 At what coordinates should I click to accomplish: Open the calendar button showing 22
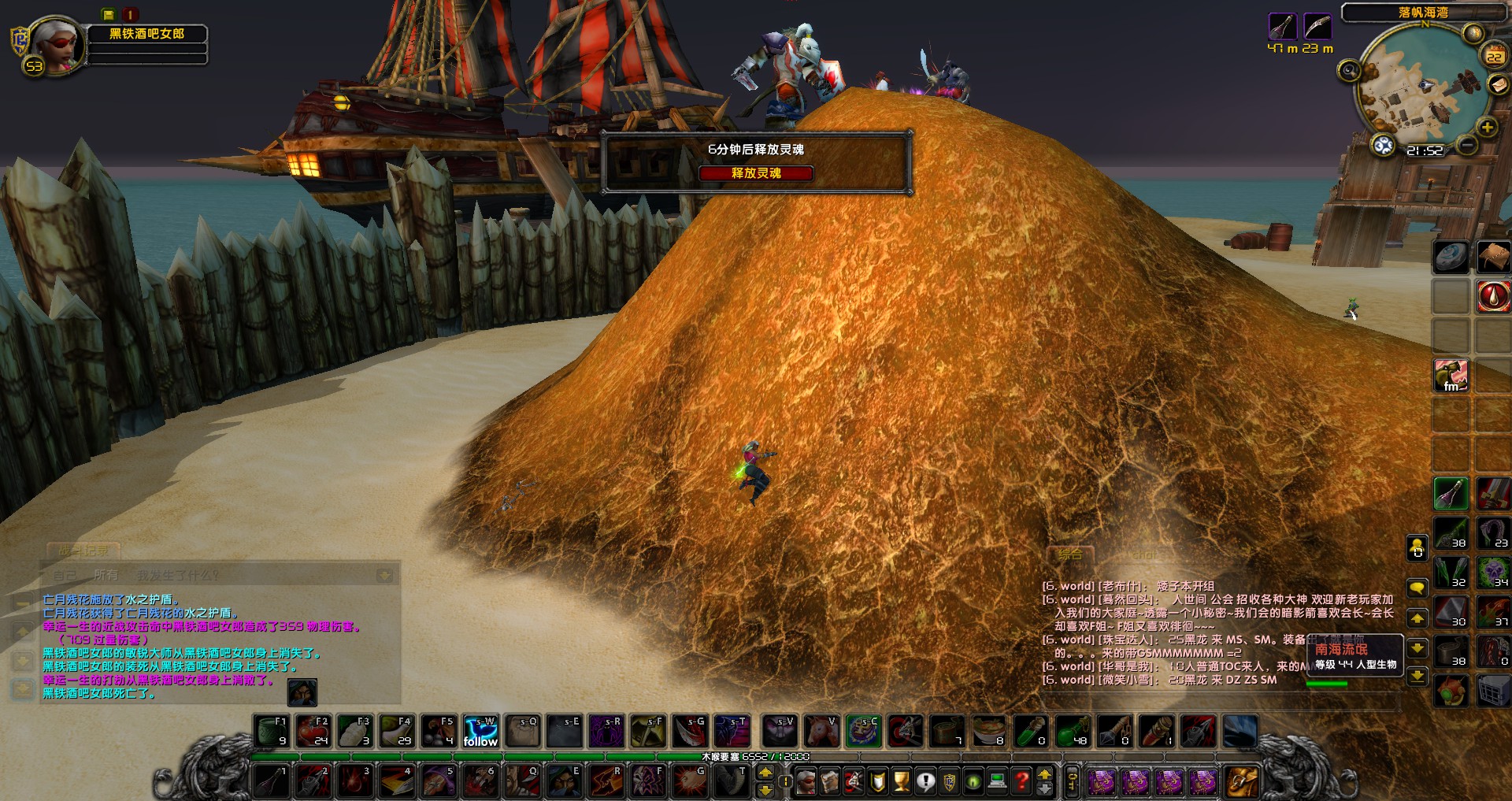1494,56
